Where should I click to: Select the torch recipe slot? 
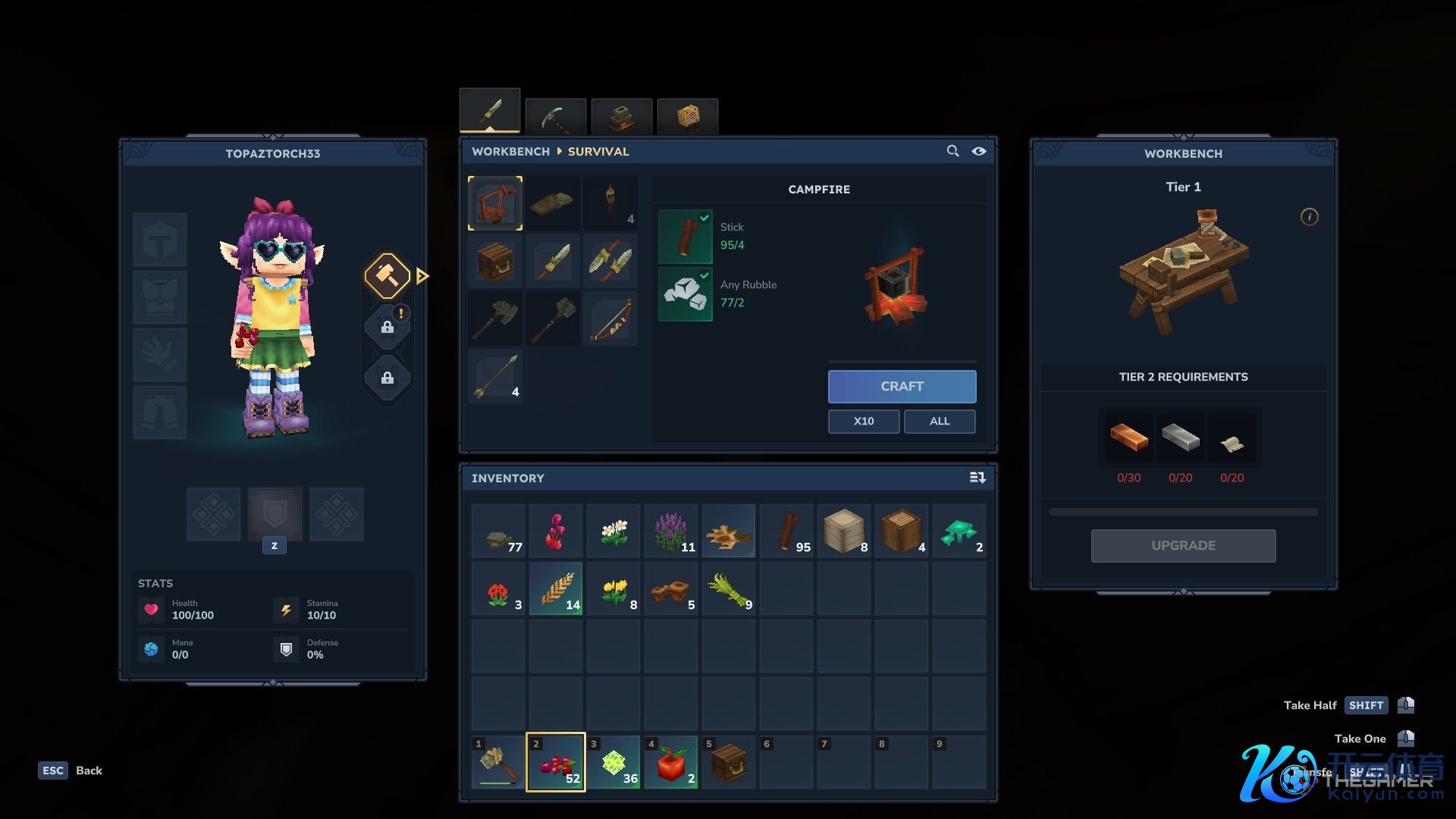[610, 203]
